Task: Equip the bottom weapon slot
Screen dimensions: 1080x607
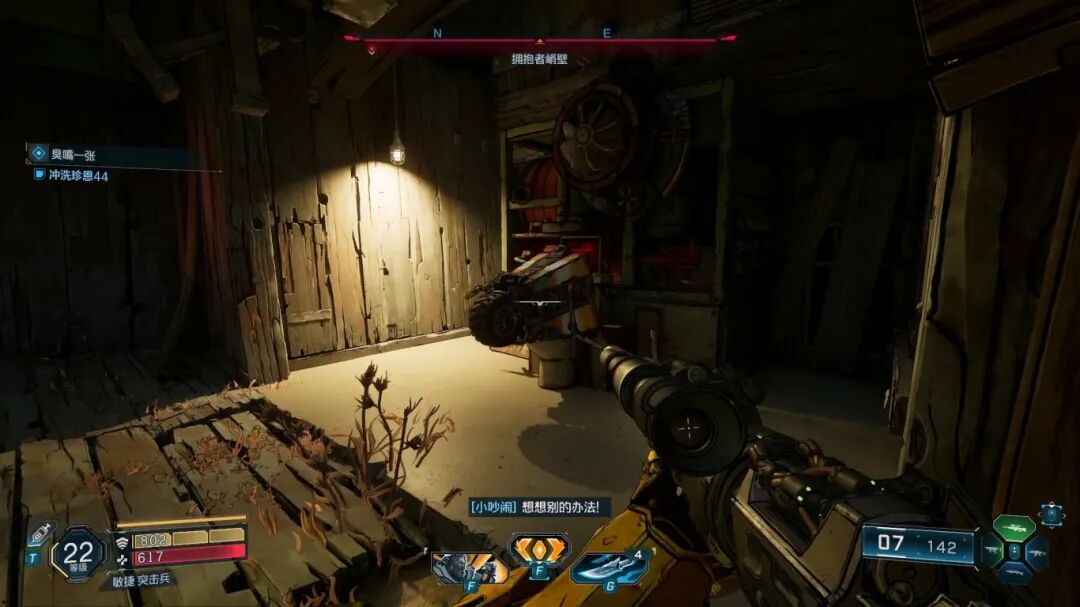Action: point(1013,573)
